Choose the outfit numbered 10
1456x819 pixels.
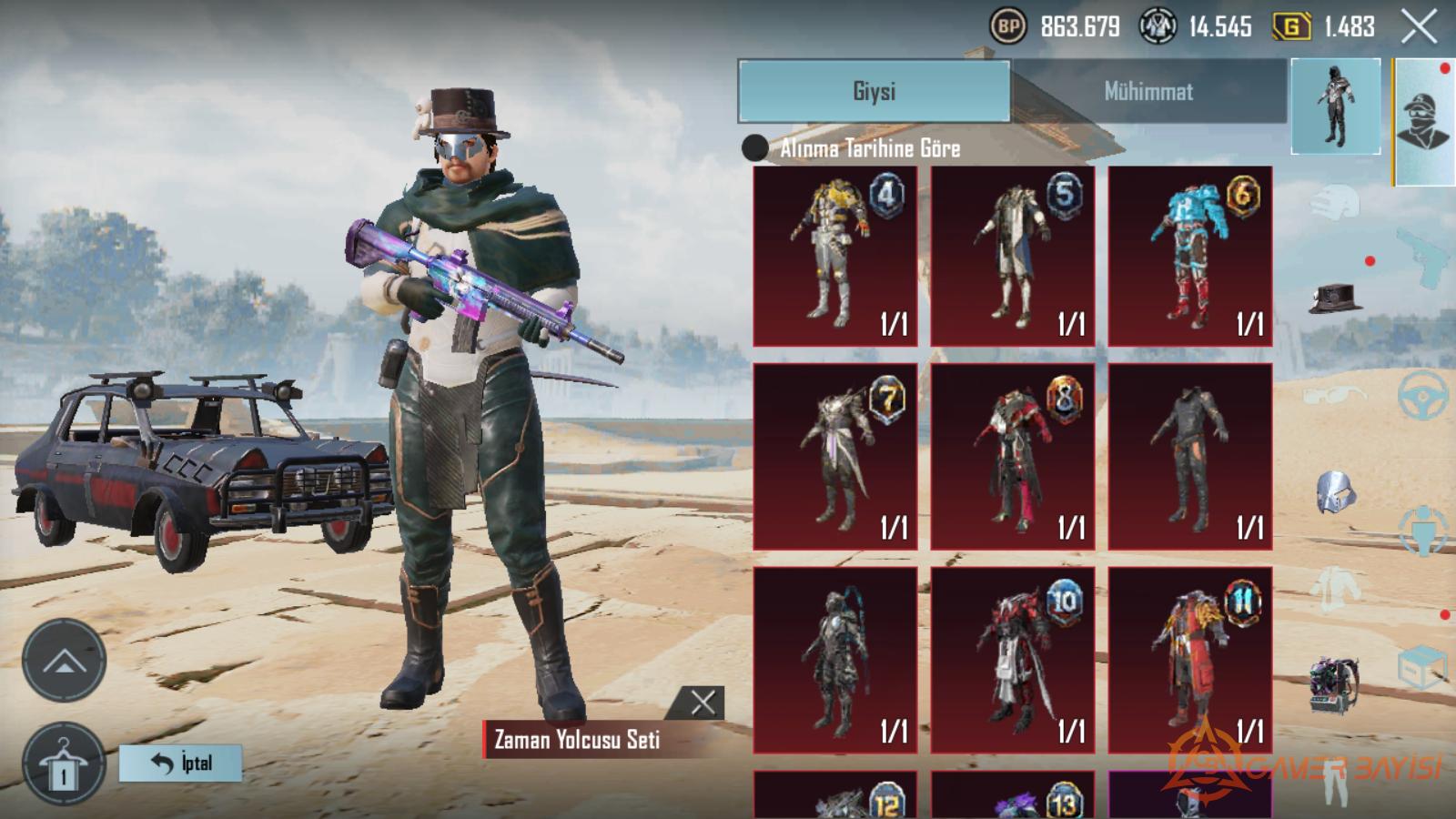(1013, 660)
